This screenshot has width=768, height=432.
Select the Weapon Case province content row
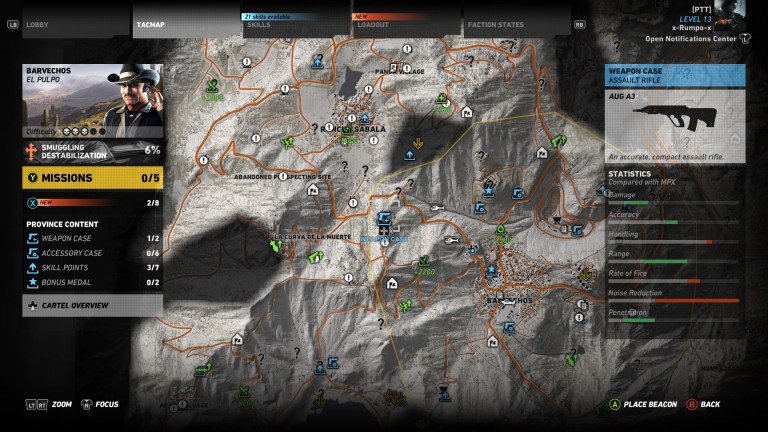[x=92, y=239]
